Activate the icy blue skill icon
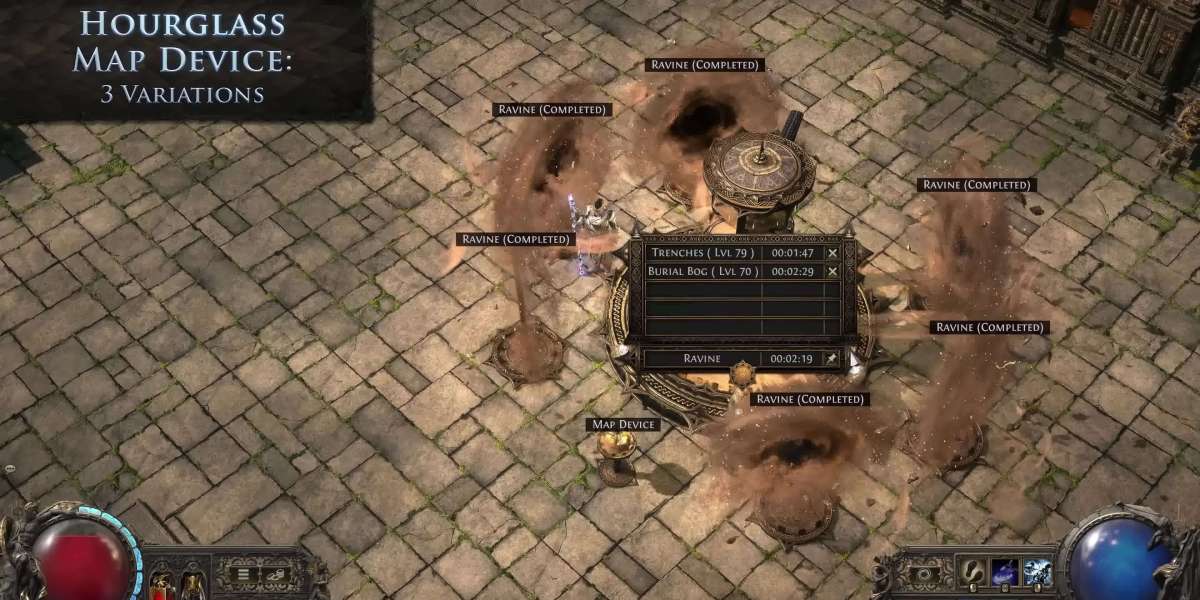 pyautogui.click(x=1037, y=573)
